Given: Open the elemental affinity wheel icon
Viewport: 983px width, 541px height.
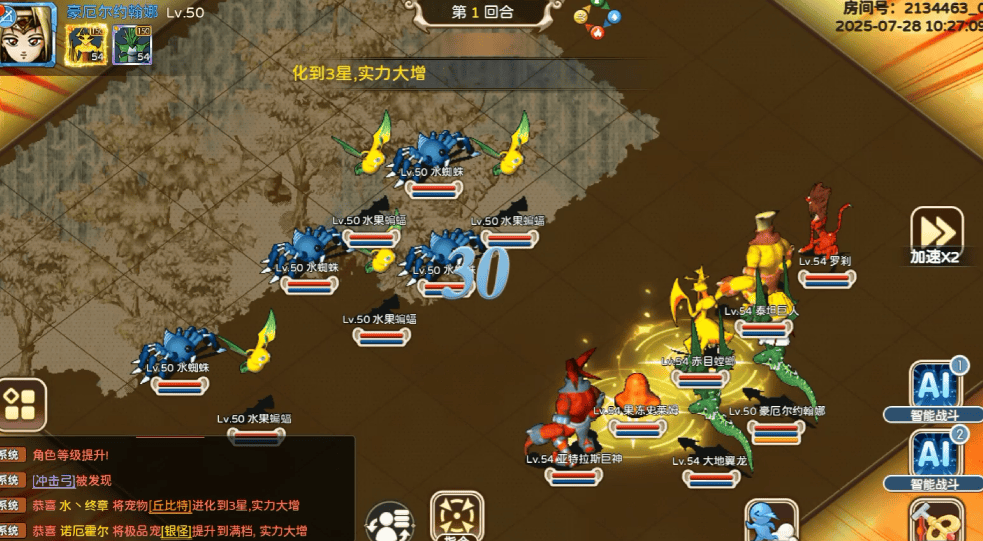Looking at the screenshot, I should [597, 17].
